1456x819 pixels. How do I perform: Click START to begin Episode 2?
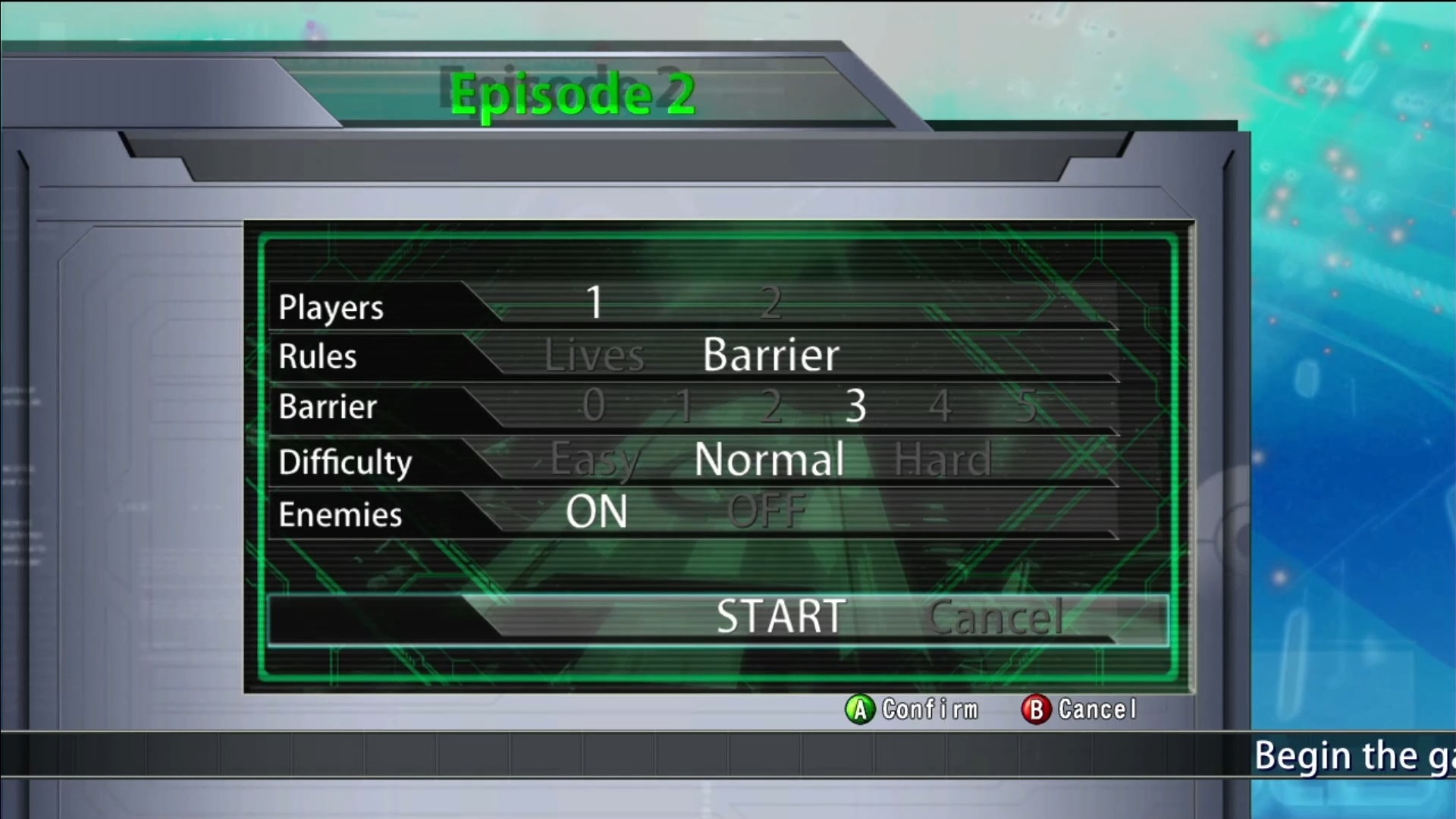point(781,617)
